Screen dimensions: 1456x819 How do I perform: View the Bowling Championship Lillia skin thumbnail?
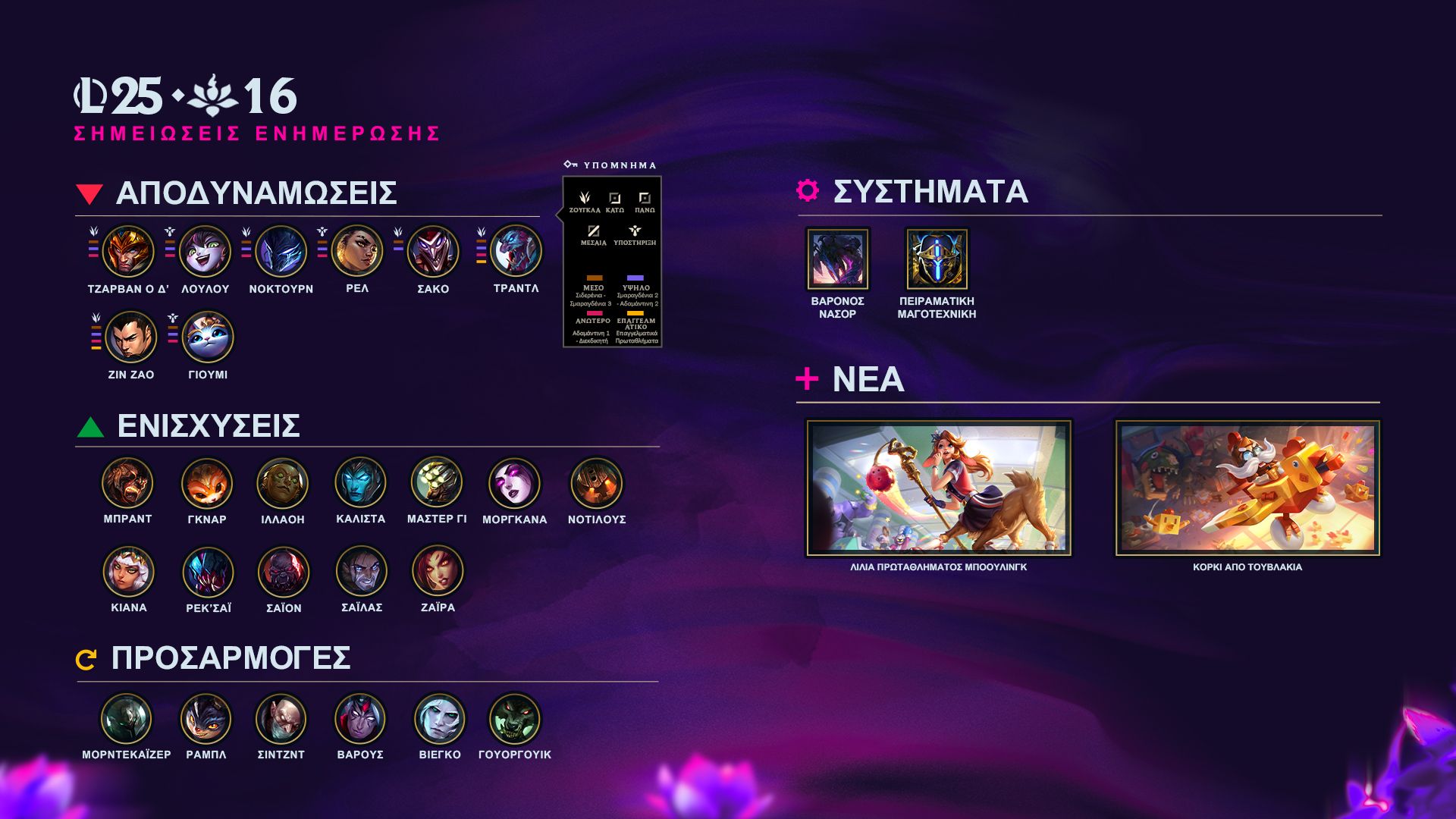[x=939, y=488]
